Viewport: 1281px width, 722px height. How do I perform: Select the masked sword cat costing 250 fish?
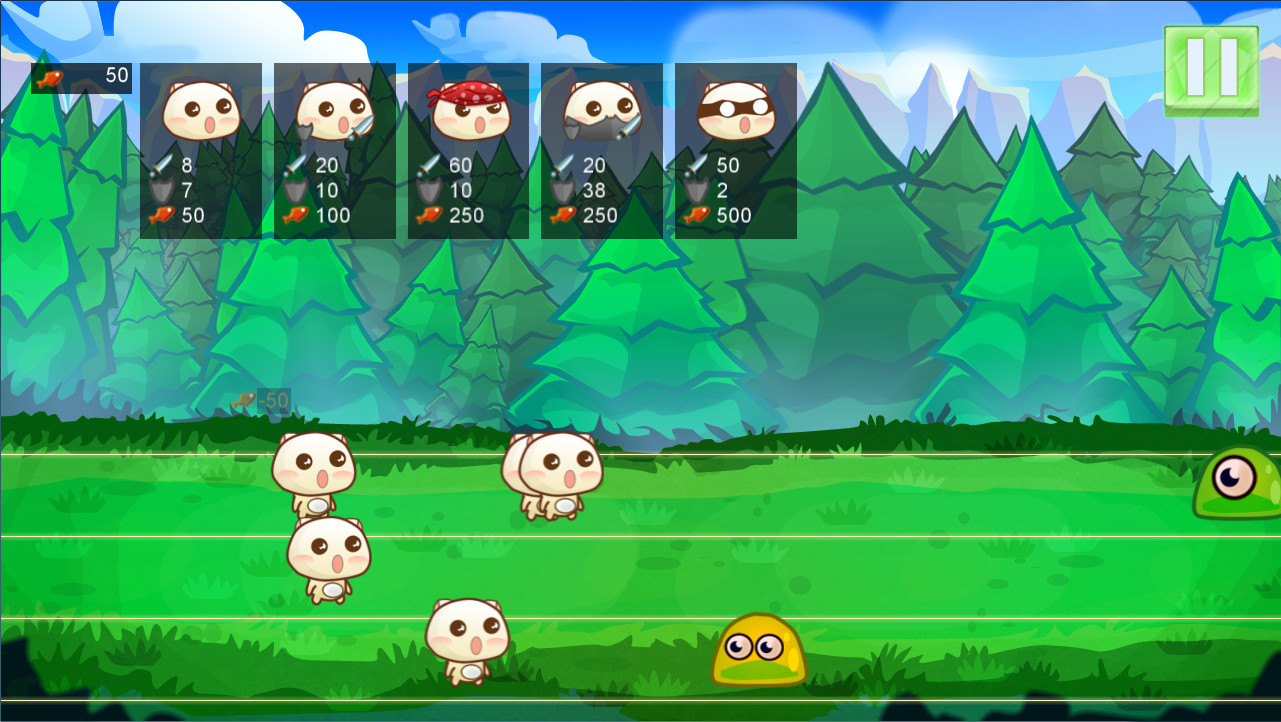pyautogui.click(x=601, y=150)
